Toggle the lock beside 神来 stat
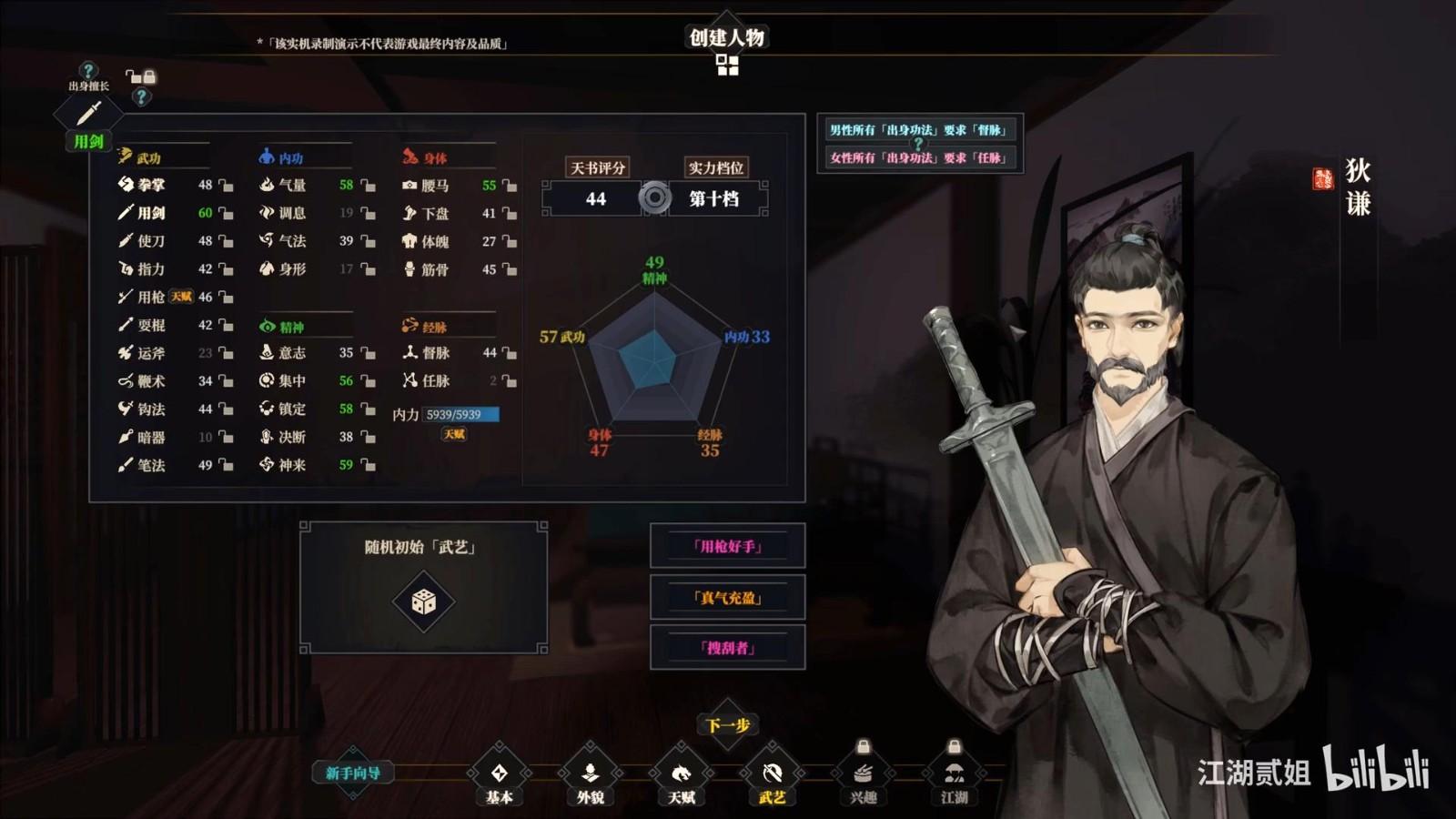1456x819 pixels. point(368,465)
